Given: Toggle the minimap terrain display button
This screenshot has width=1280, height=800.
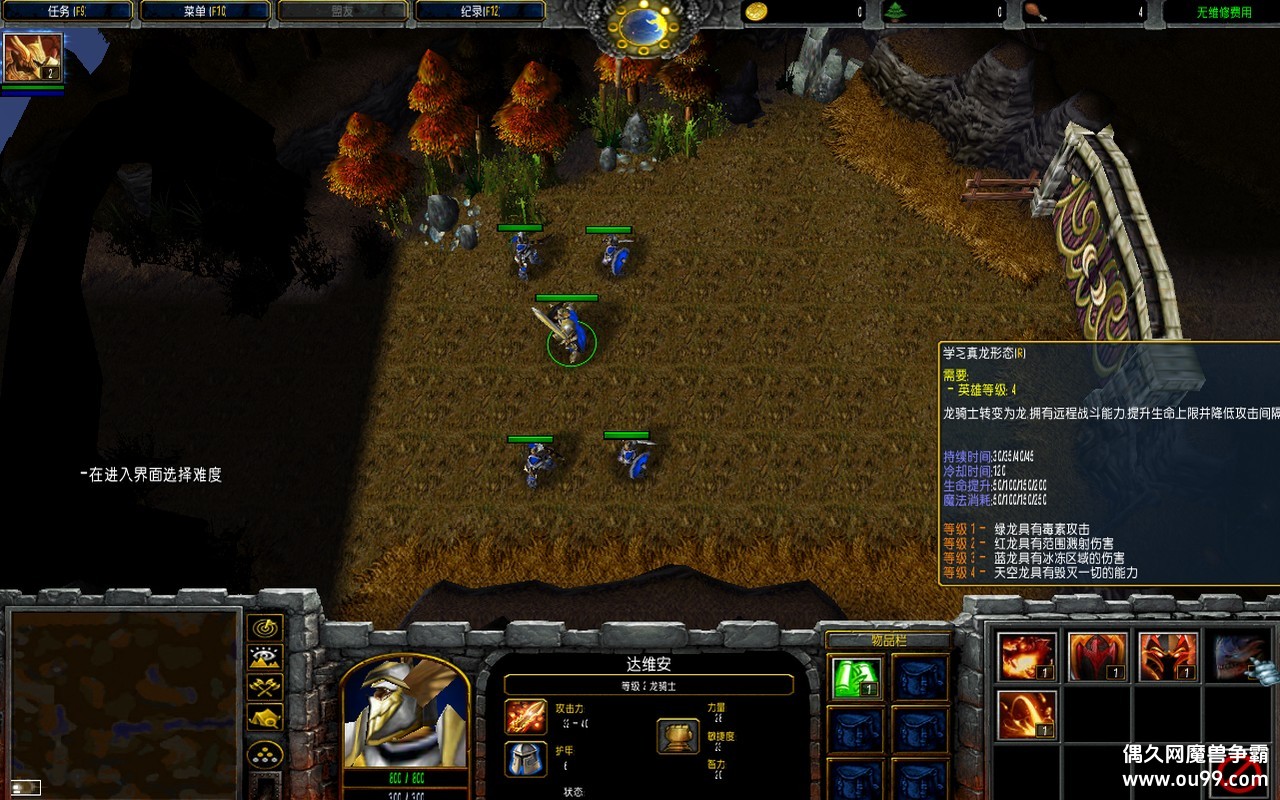Looking at the screenshot, I should pos(265,657).
